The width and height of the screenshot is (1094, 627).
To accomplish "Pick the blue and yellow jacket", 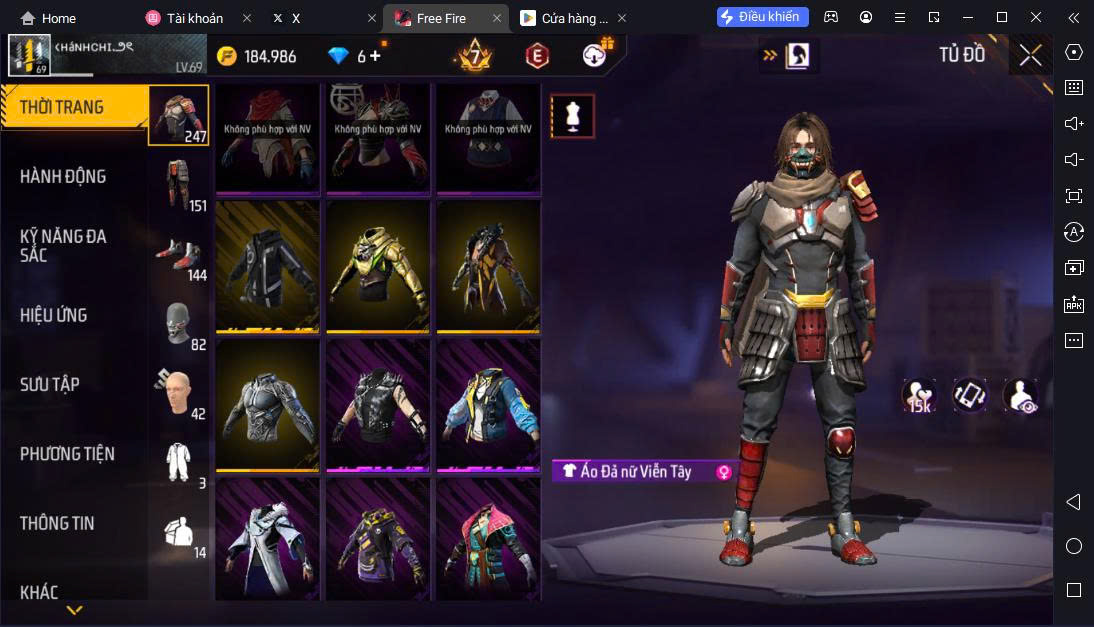I will [488, 404].
